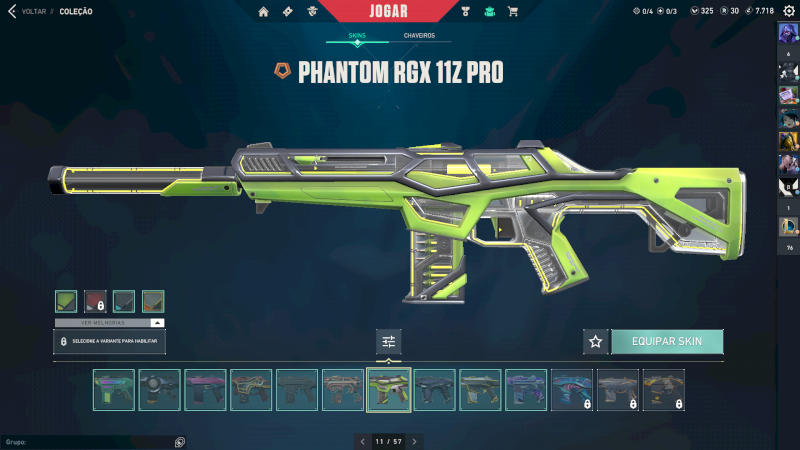This screenshot has height=450, width=800.
Task: Open the trophy icon in top bar
Action: [x=465, y=11]
